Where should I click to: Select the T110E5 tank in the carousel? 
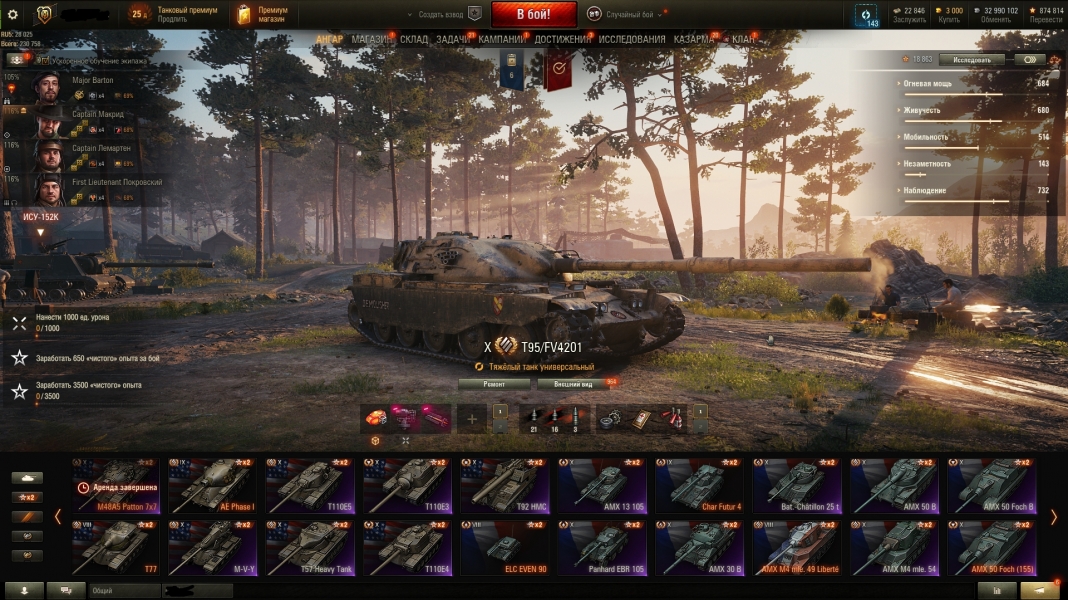(x=308, y=486)
